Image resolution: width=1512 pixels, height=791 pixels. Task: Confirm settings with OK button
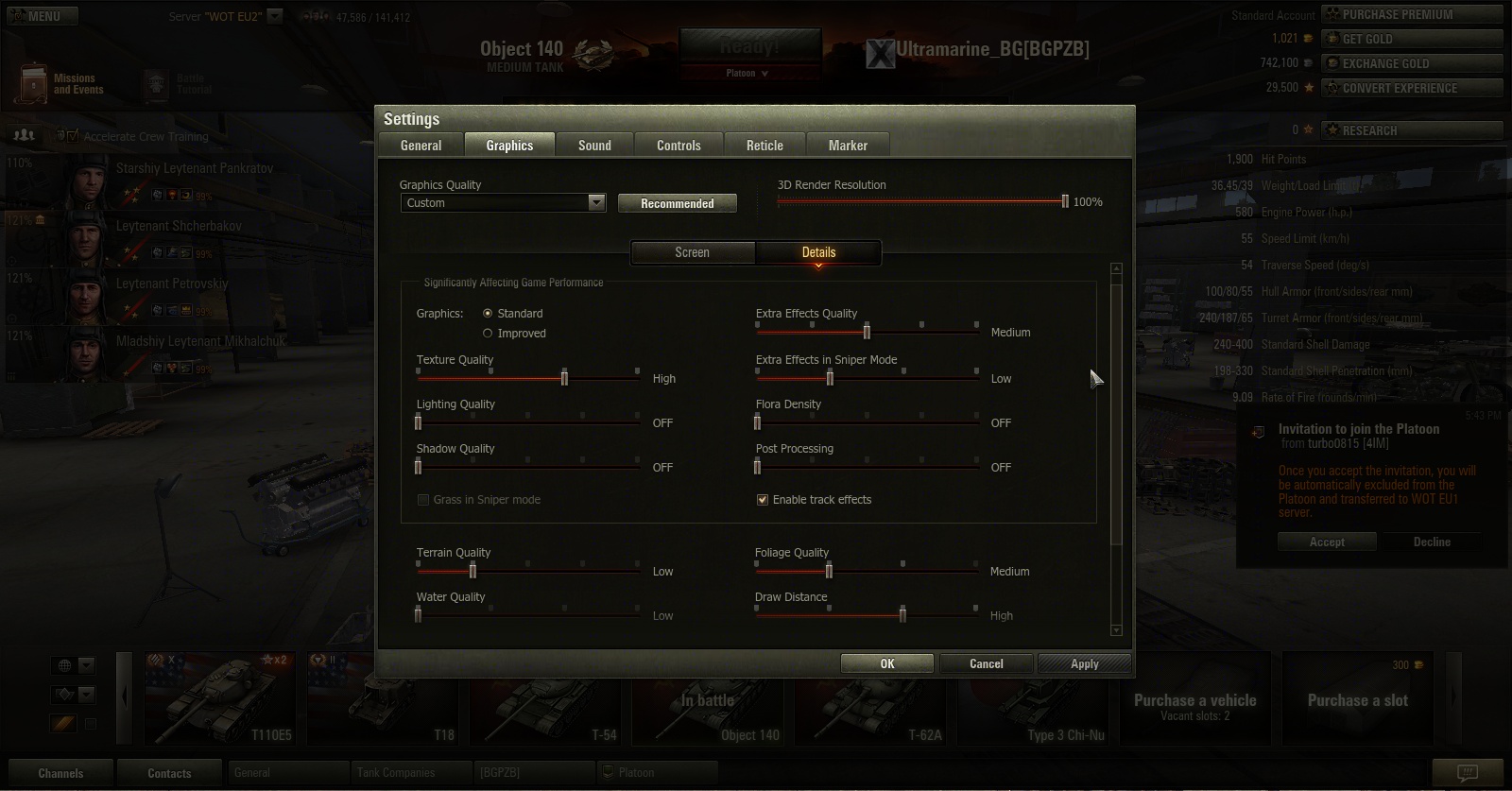[x=886, y=663]
